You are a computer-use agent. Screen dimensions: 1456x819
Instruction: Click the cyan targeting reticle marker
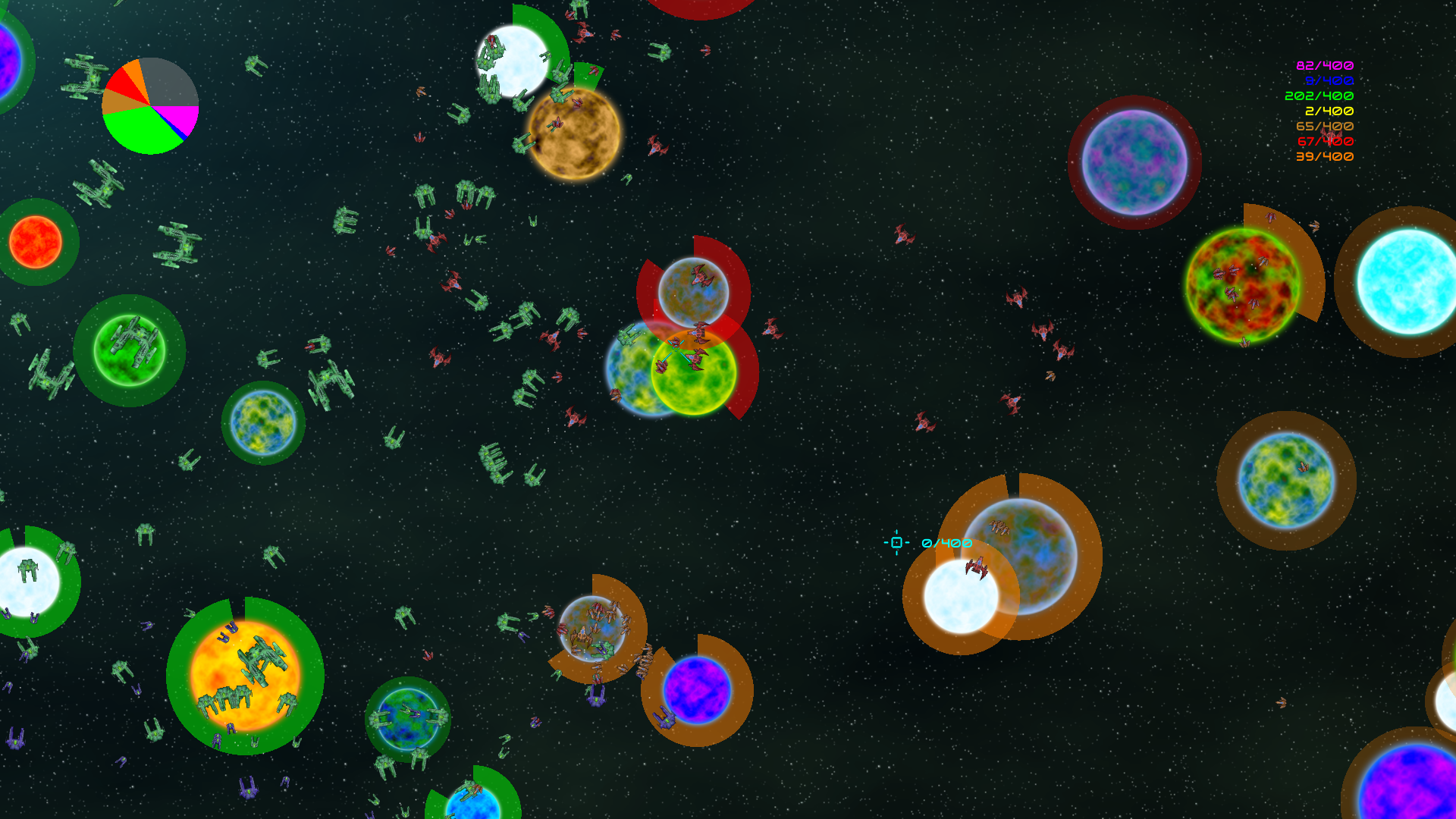point(897,543)
